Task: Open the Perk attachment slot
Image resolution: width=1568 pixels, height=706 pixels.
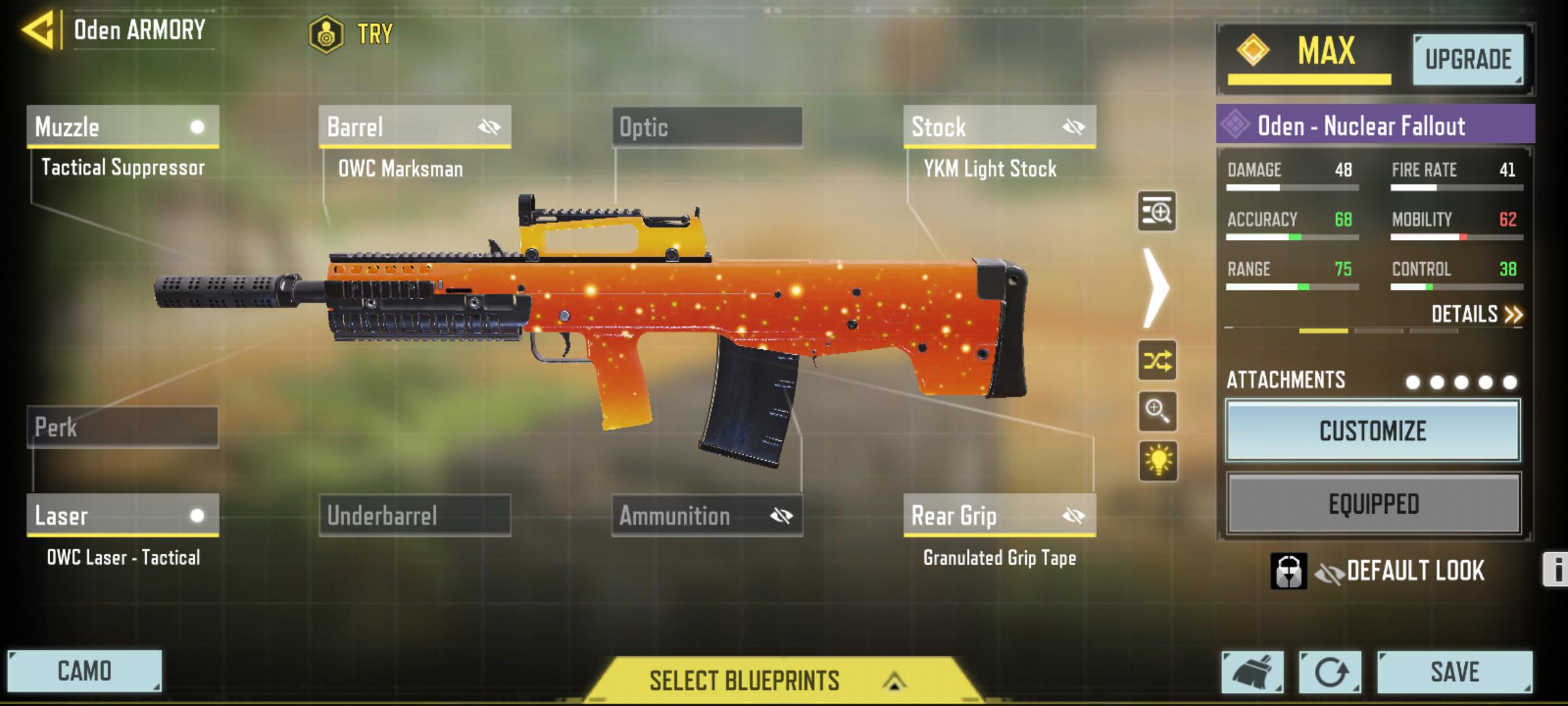Action: [123, 428]
